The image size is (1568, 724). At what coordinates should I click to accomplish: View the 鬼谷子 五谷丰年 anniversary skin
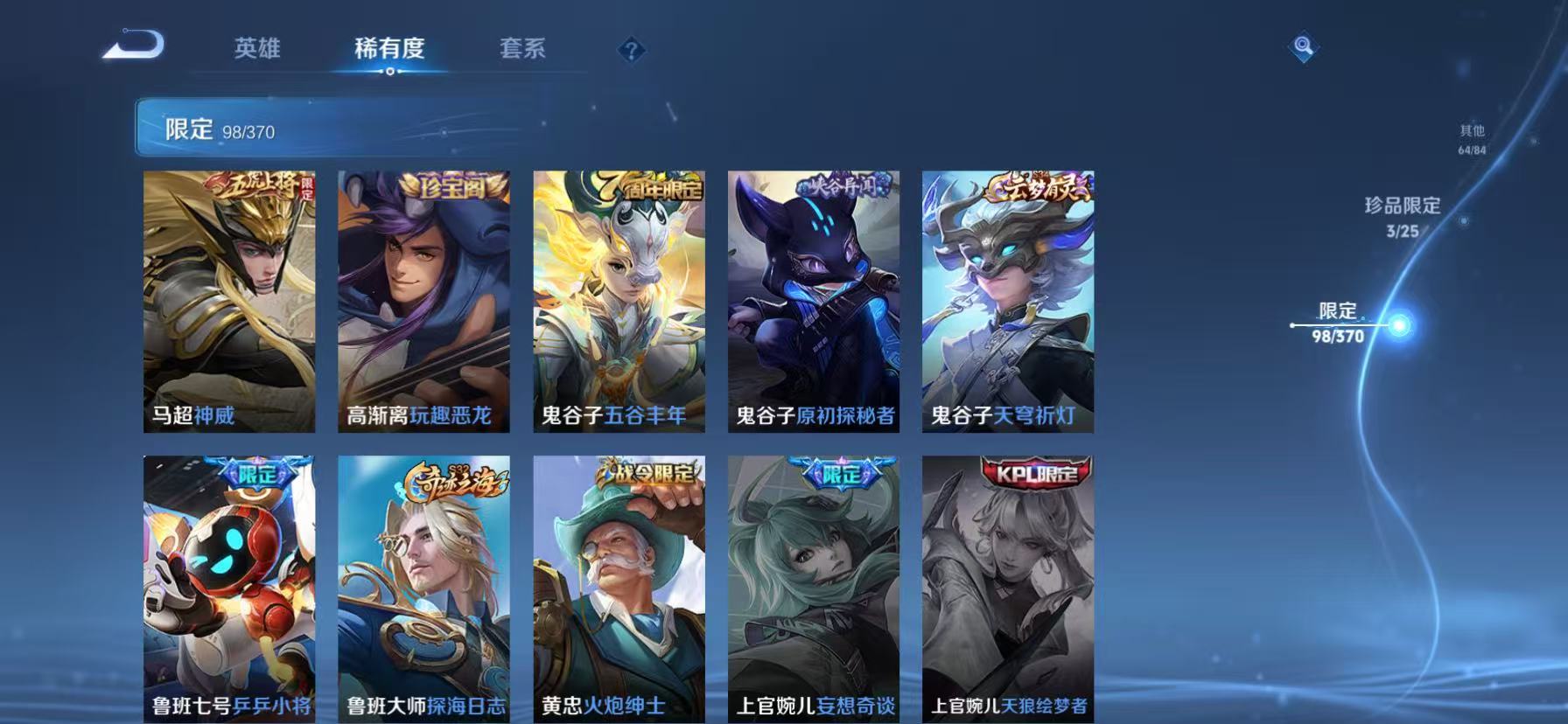point(618,302)
